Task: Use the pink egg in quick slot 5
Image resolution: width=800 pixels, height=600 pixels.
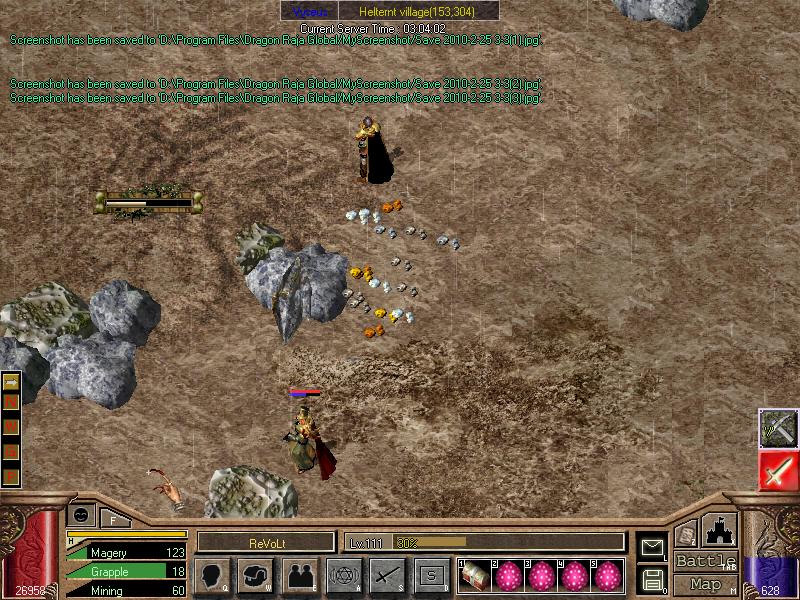Action: click(607, 576)
